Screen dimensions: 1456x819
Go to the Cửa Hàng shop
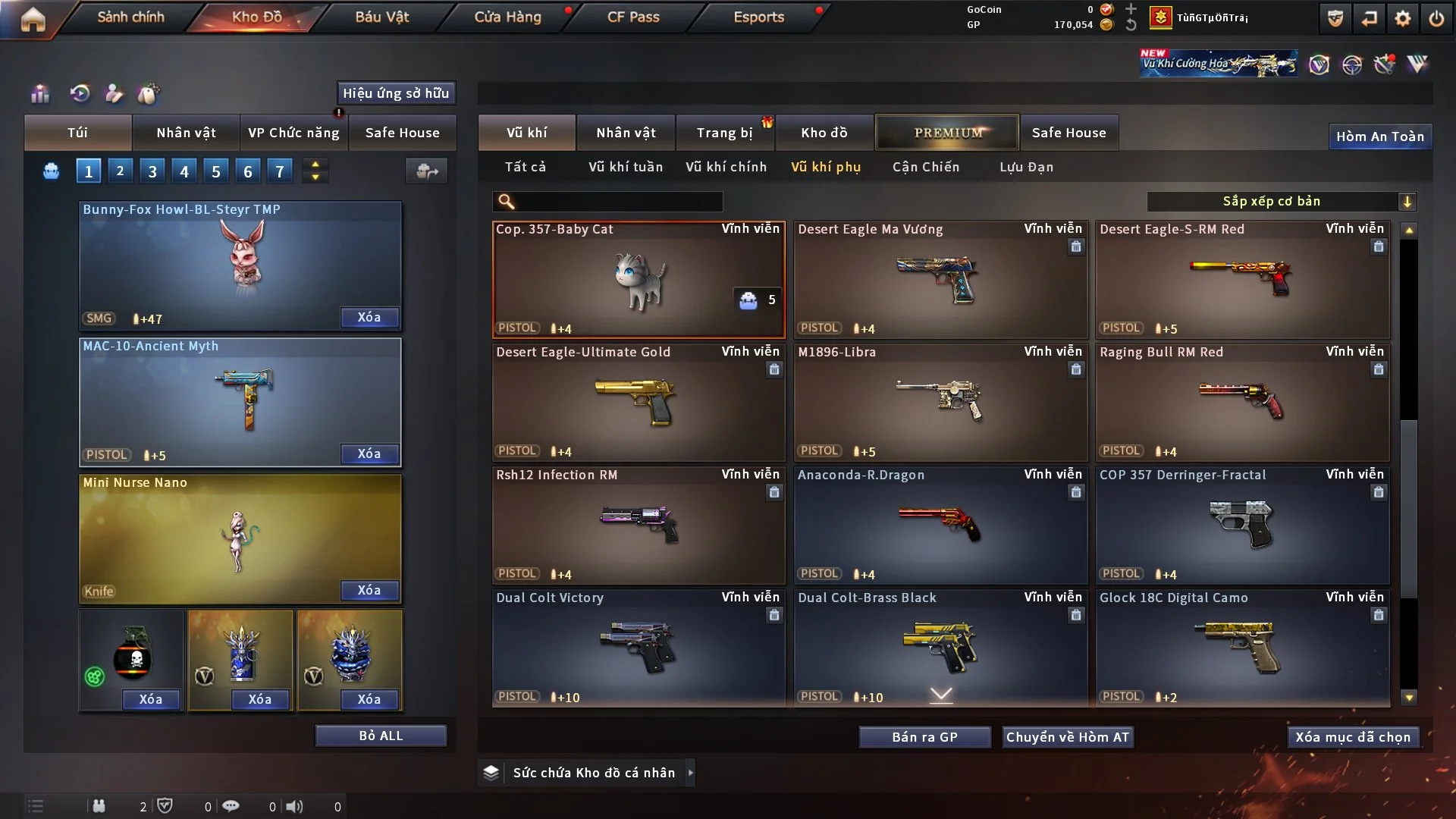(507, 17)
